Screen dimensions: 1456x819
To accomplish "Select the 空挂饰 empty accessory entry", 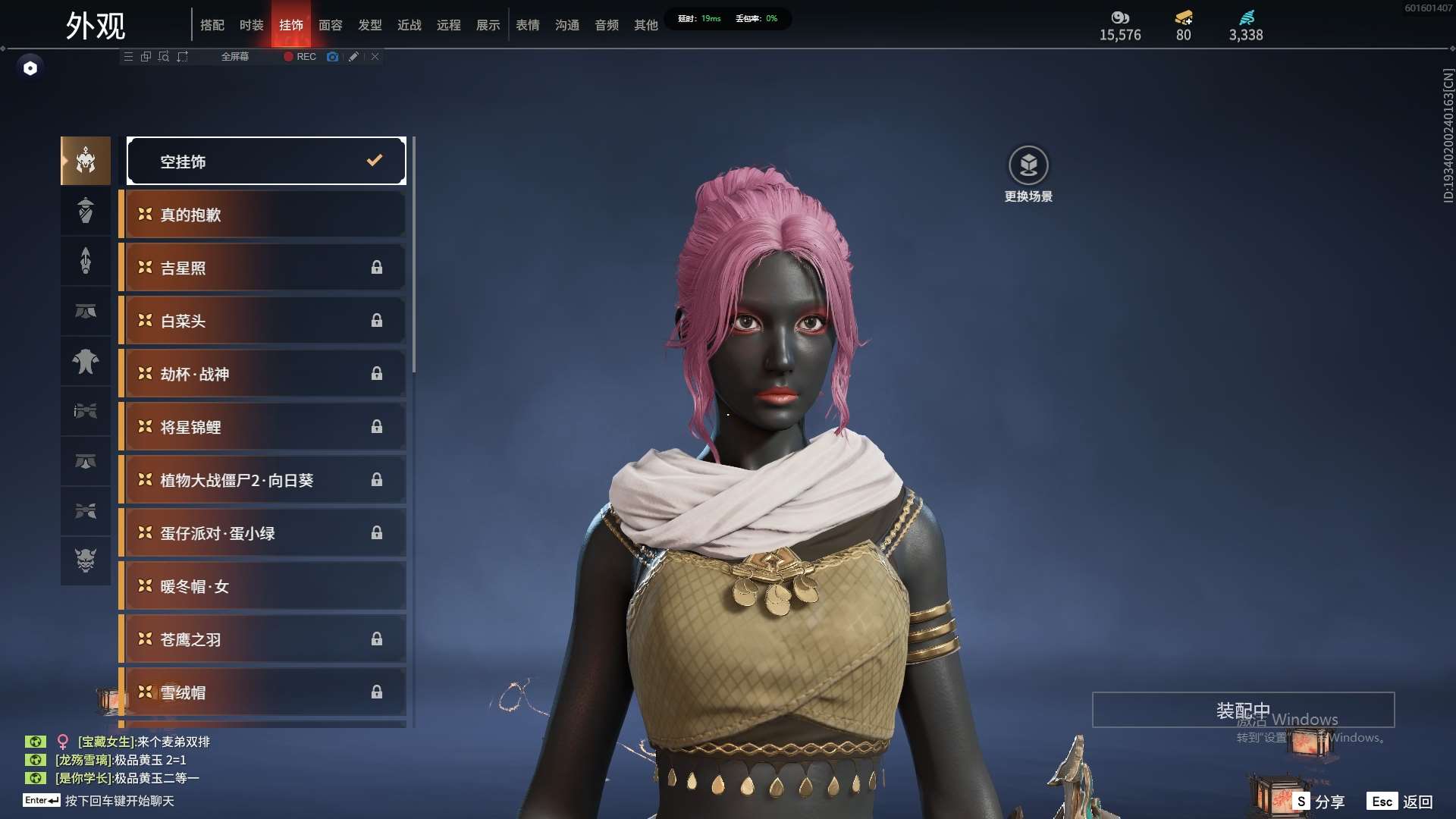I will [x=266, y=161].
